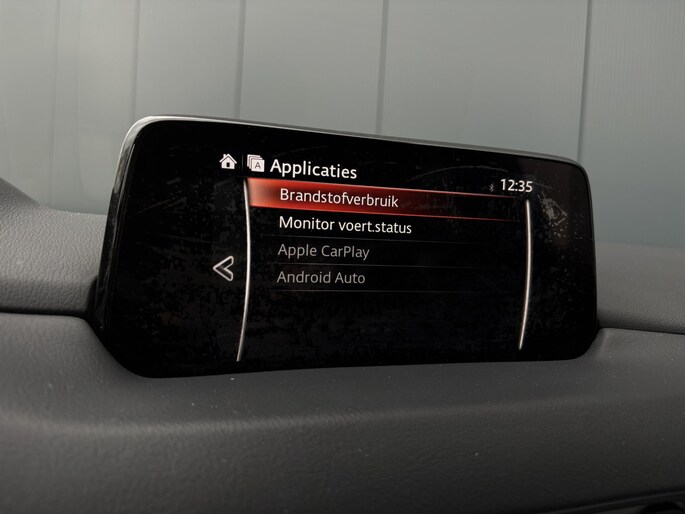The height and width of the screenshot is (514, 685).
Task: Select Monitor voert.status
Action: point(345,226)
